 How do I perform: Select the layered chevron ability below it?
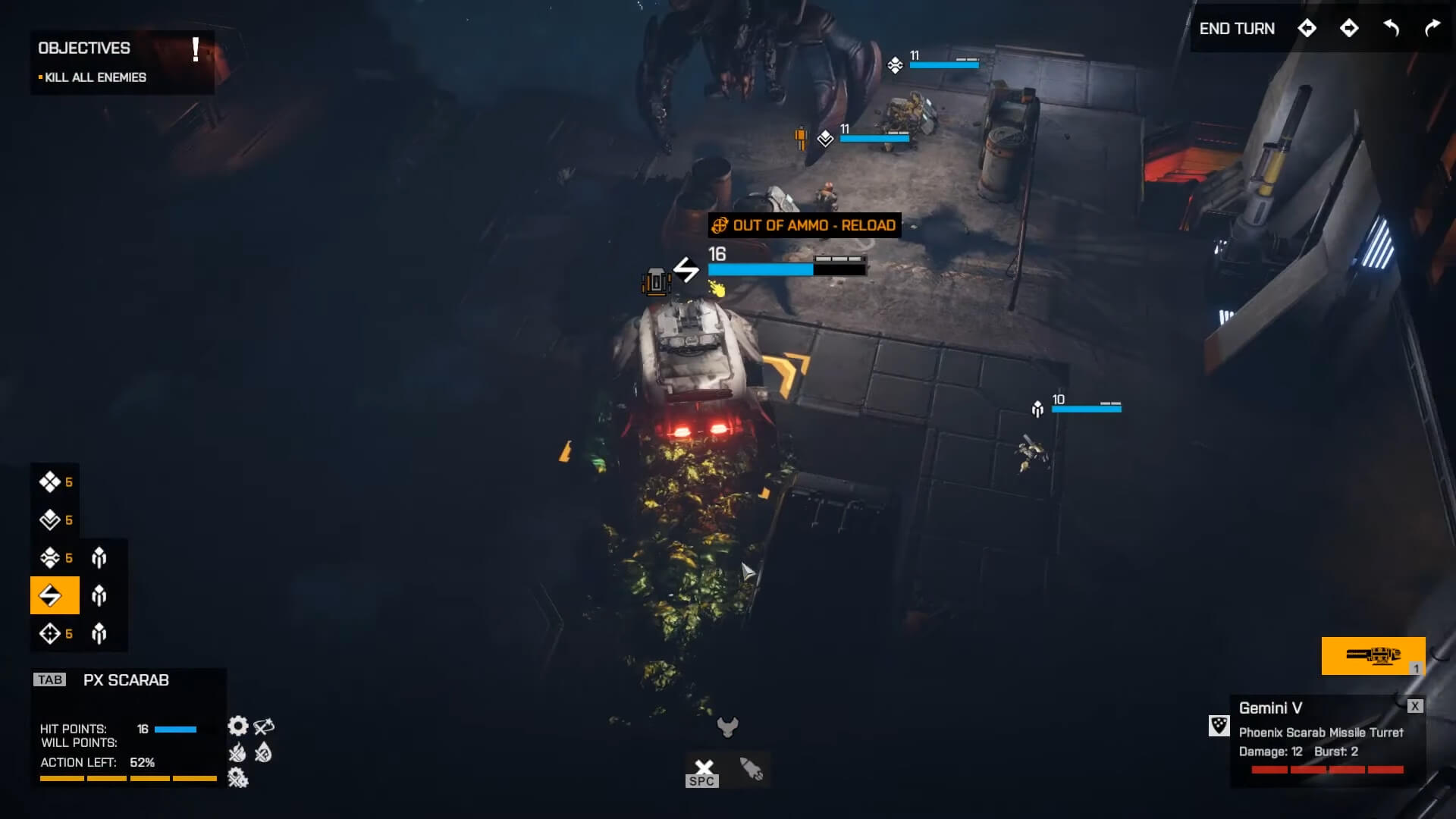pyautogui.click(x=49, y=520)
